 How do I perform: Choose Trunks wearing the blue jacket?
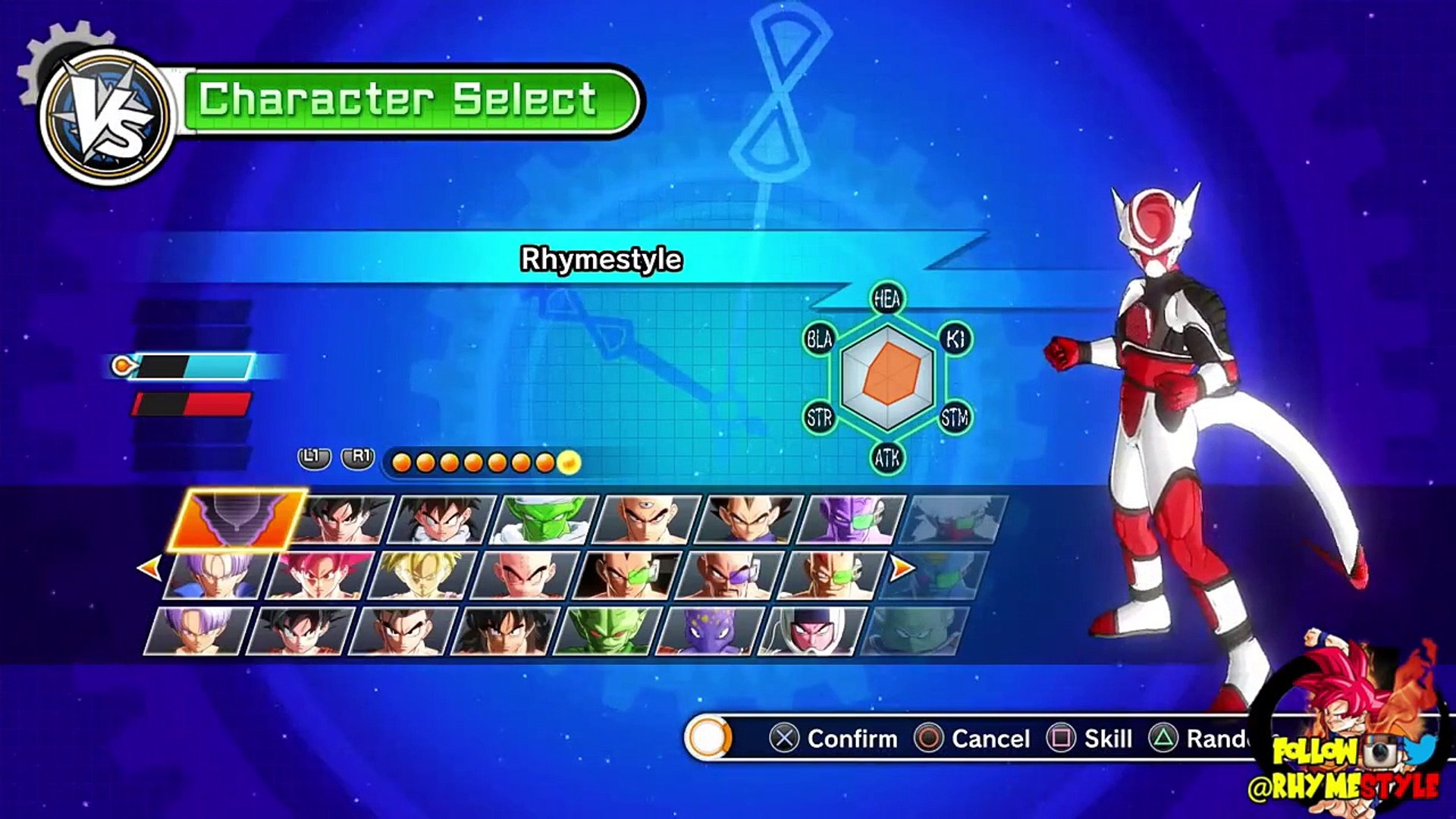point(216,576)
